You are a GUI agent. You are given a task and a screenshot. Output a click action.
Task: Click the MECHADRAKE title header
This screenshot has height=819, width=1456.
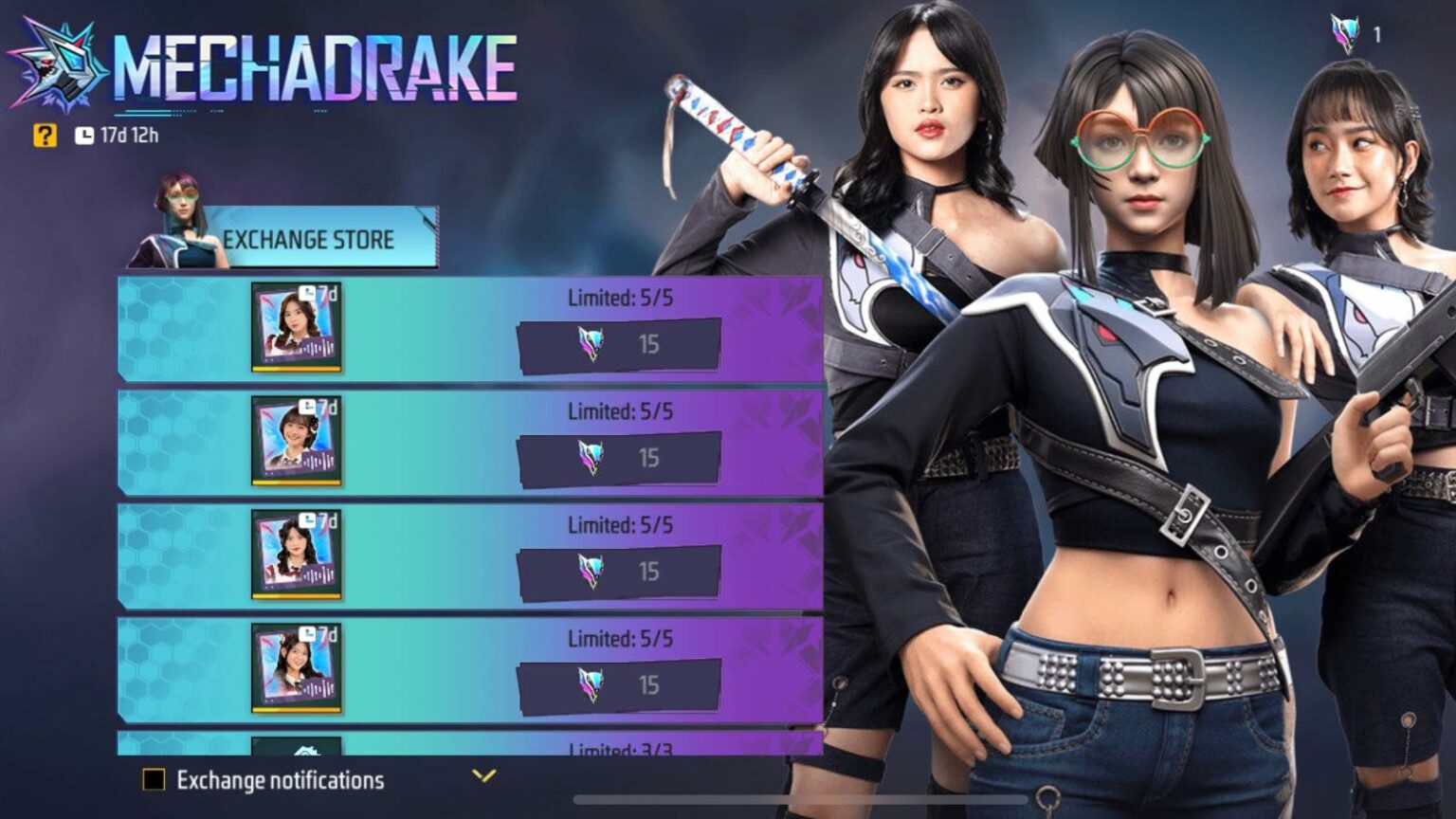(x=313, y=66)
